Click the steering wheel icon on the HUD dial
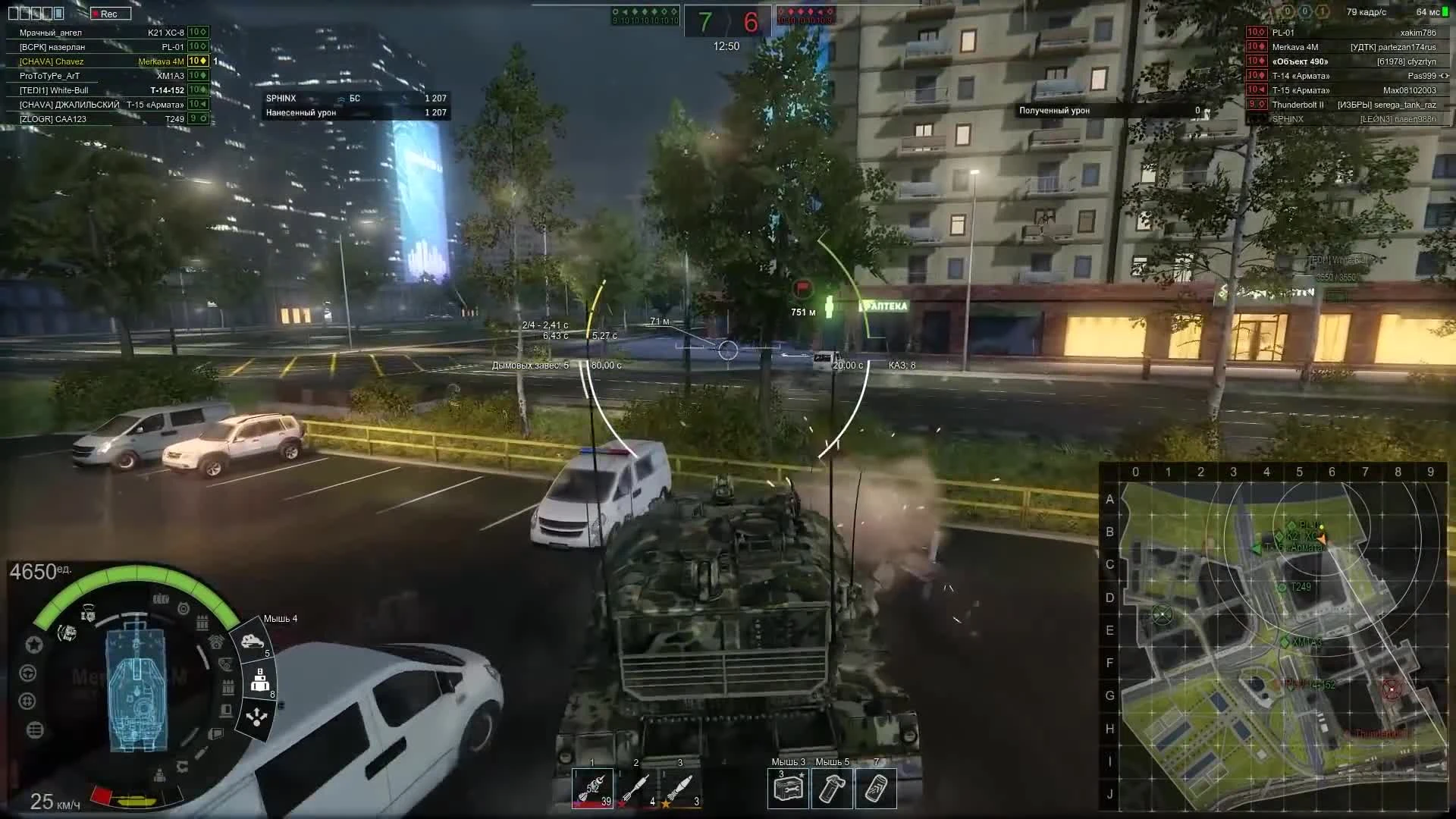 27,673
